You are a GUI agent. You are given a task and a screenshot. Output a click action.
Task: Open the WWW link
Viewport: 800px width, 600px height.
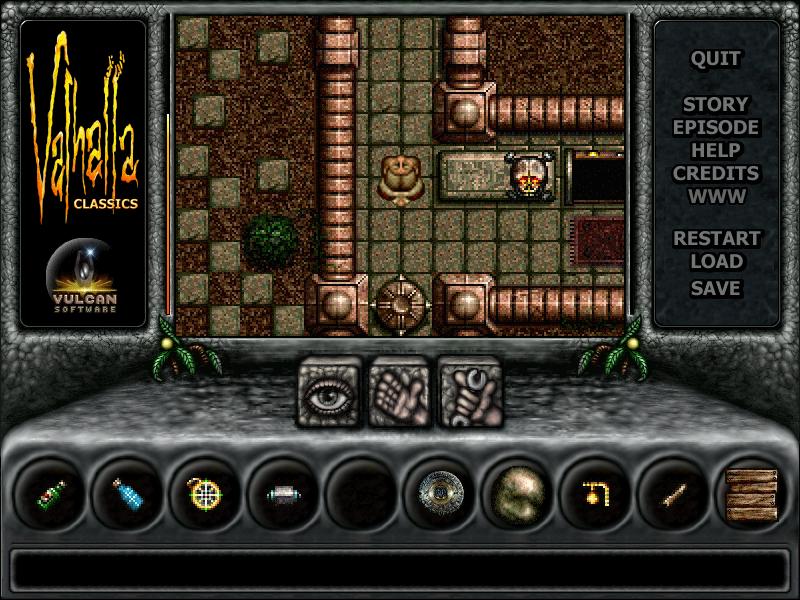coord(716,196)
